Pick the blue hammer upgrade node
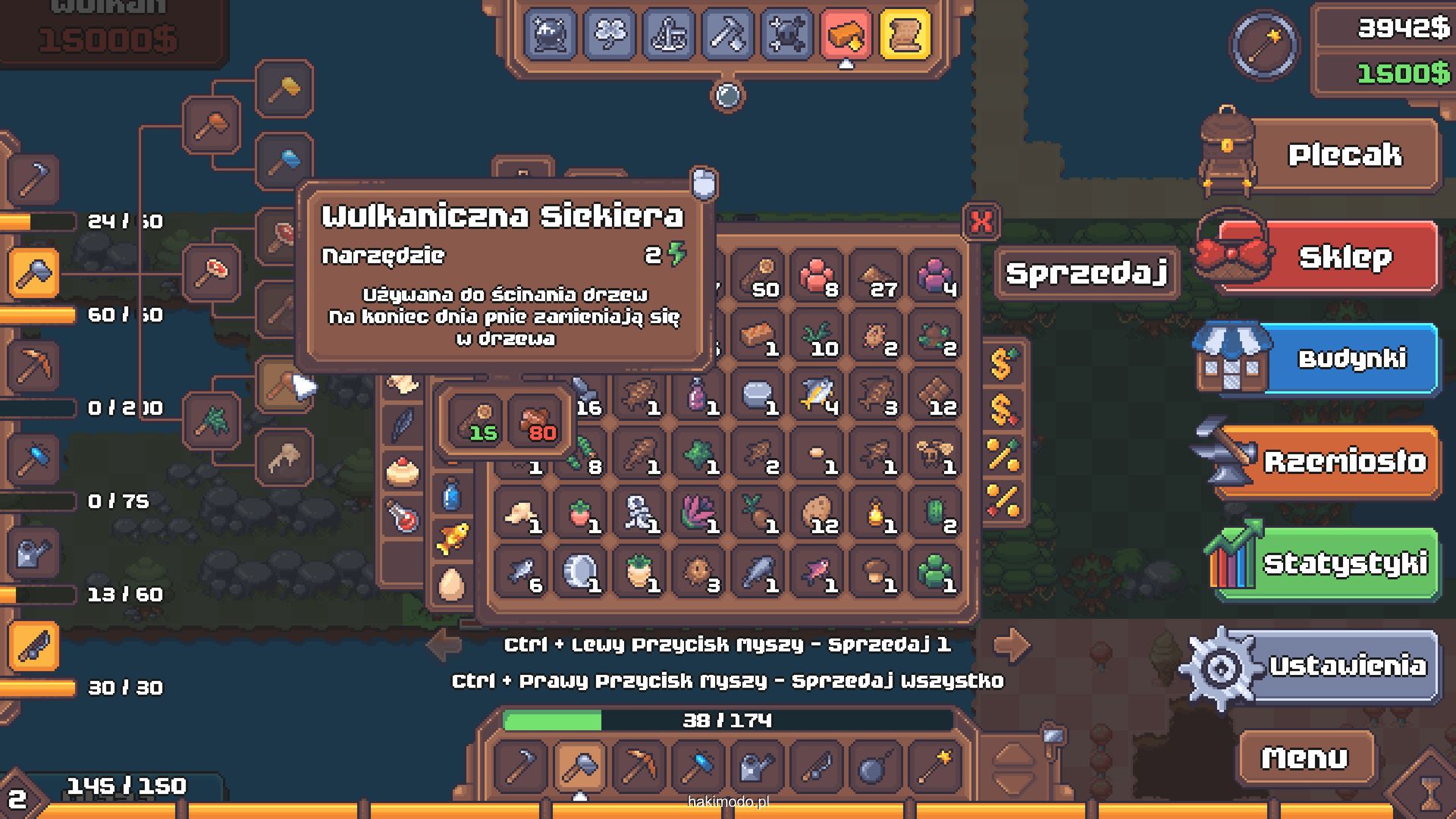 click(284, 162)
